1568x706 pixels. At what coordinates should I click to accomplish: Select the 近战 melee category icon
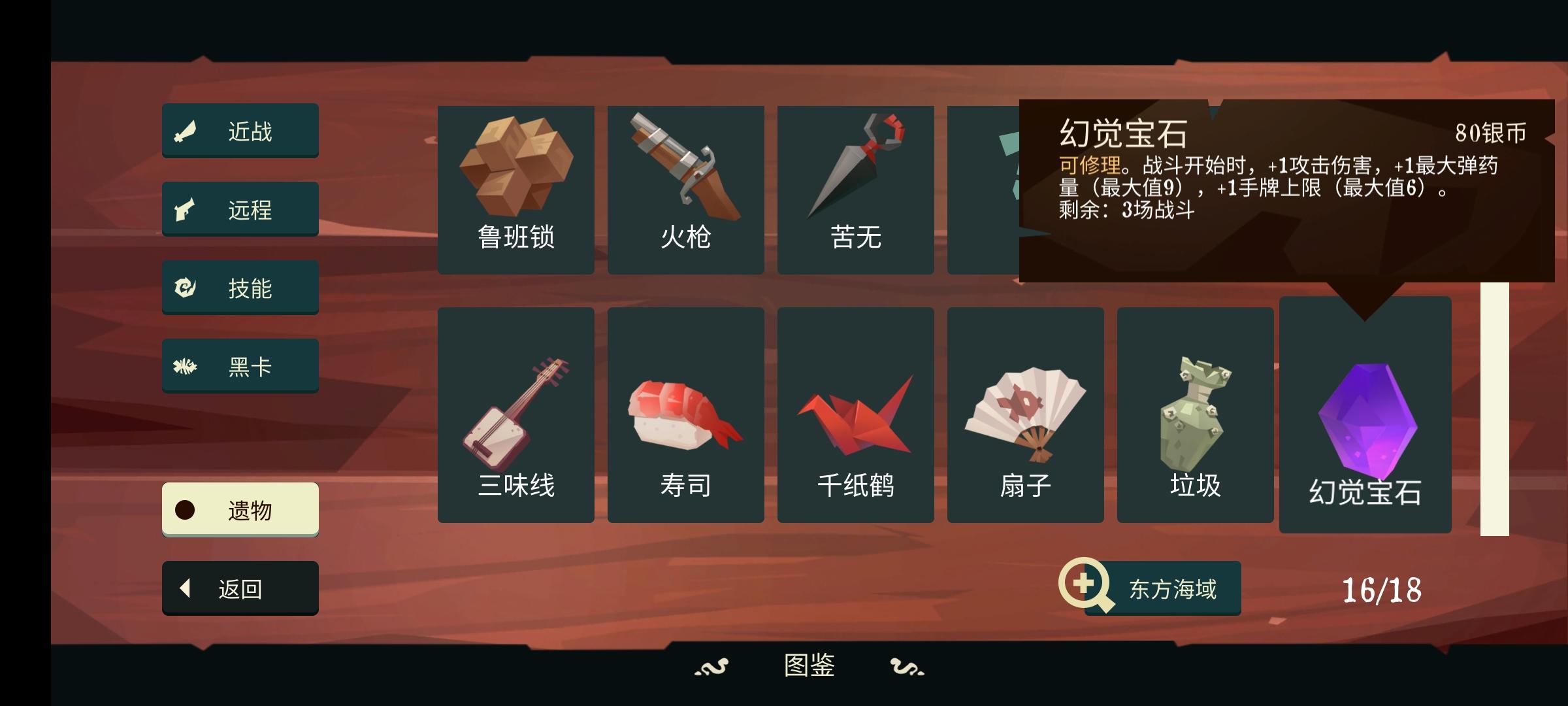pyautogui.click(x=186, y=131)
